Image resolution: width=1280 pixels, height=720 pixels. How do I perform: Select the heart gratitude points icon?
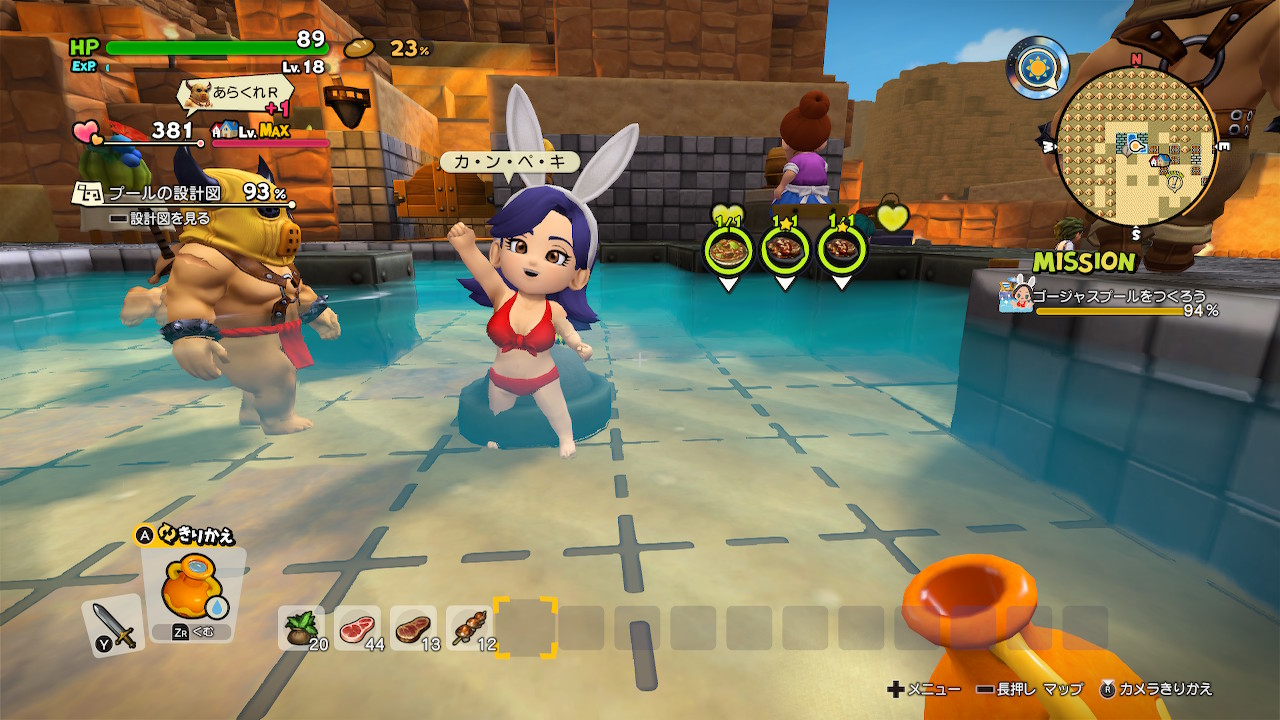pyautogui.click(x=86, y=131)
